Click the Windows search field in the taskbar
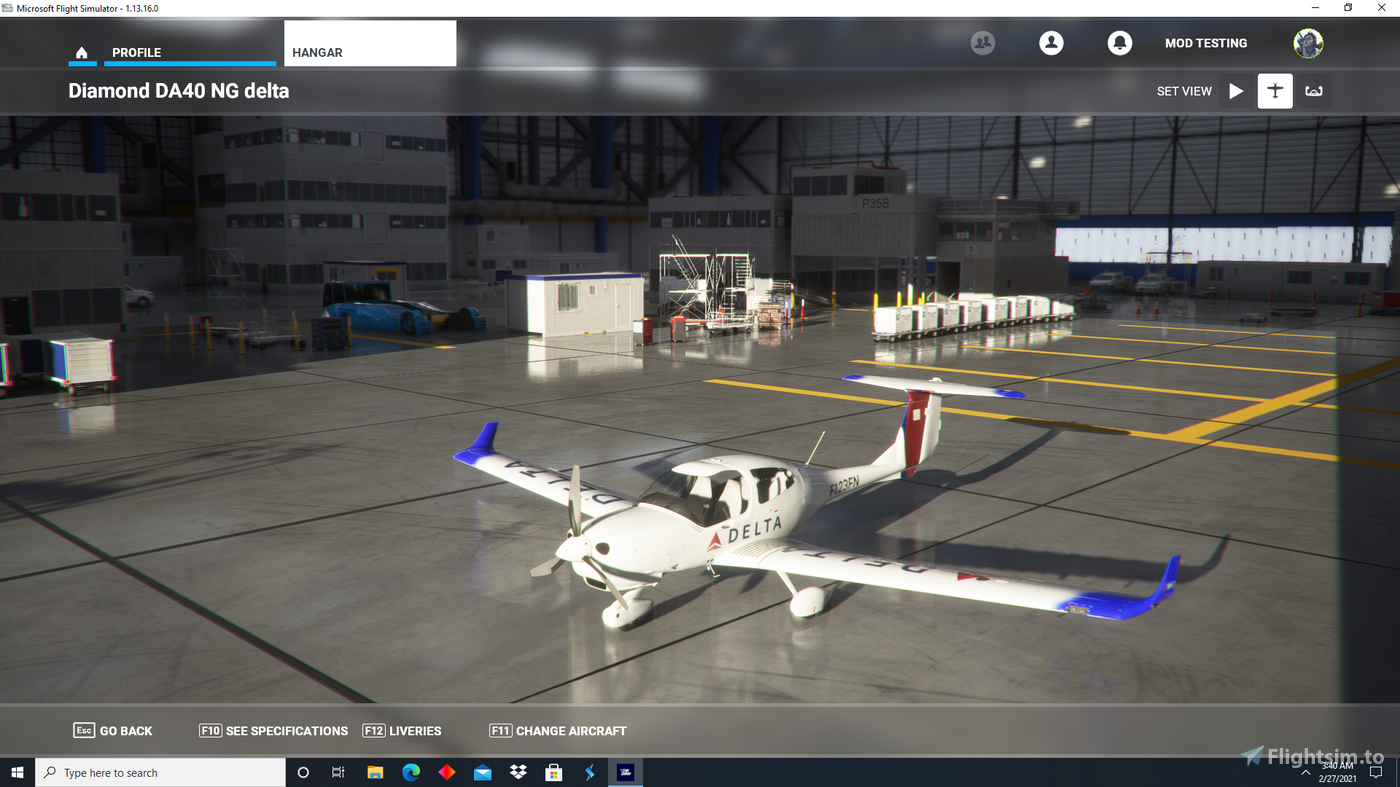This screenshot has width=1400, height=787. click(160, 772)
